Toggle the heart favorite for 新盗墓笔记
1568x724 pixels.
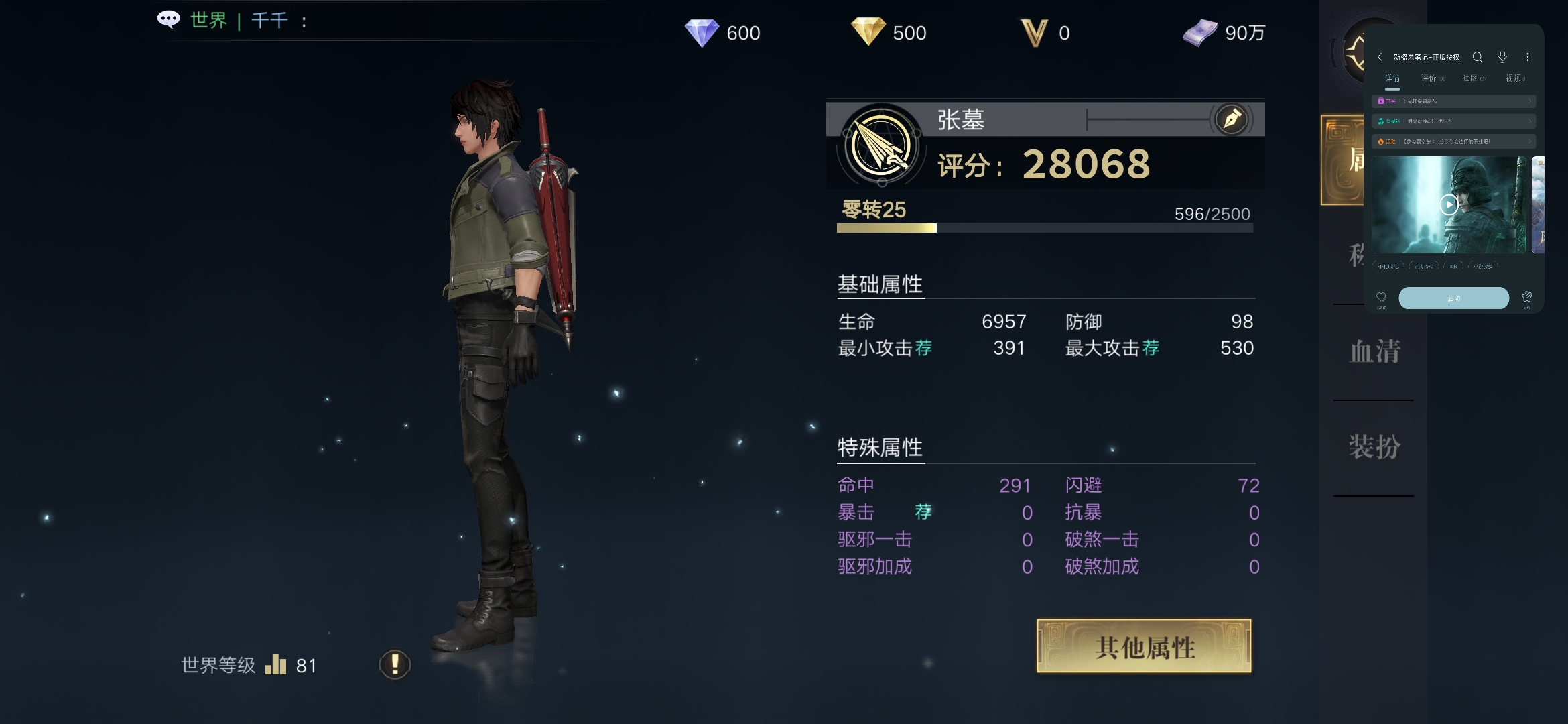tap(1380, 296)
